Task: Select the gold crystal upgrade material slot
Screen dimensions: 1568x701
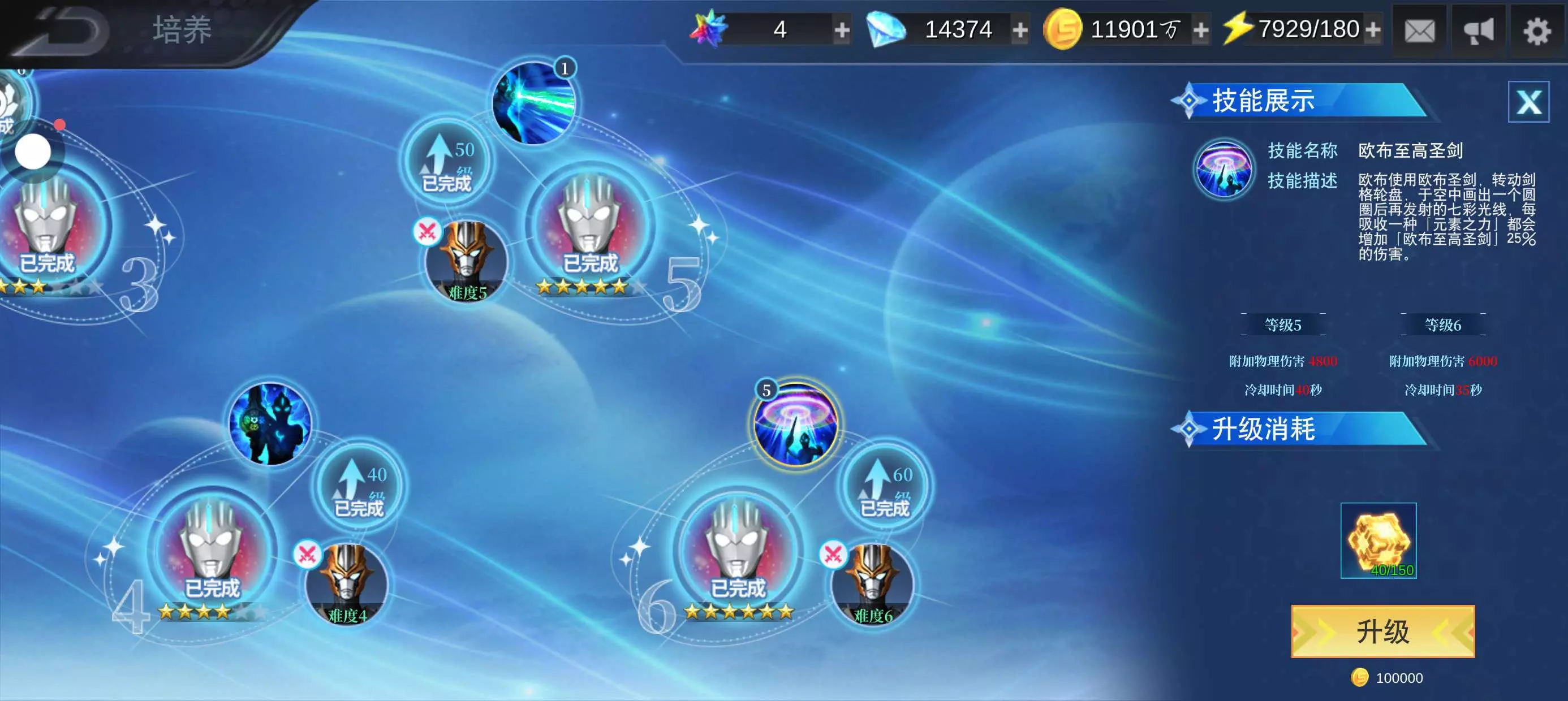Action: coord(1379,540)
